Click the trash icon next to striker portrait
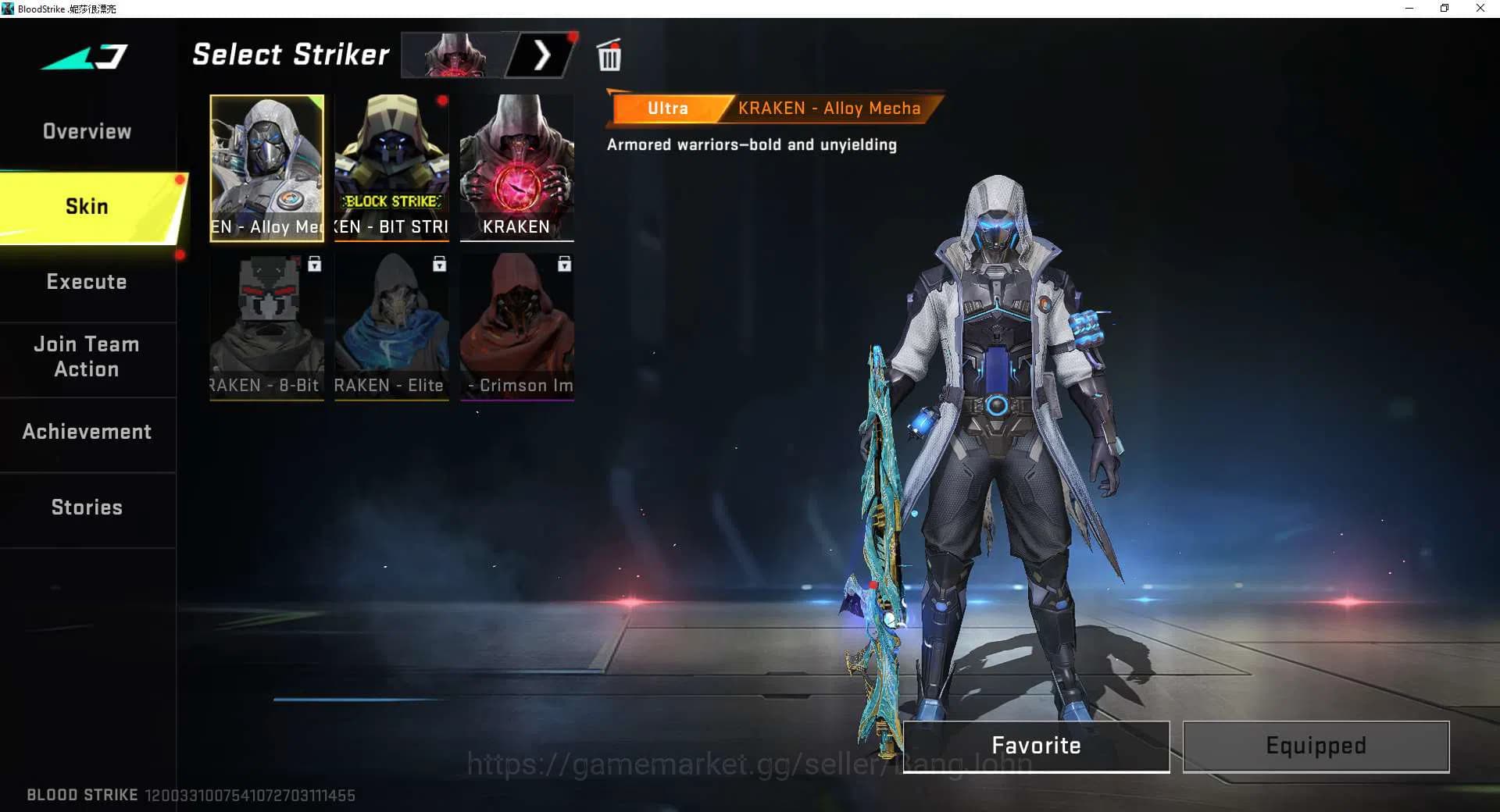The image size is (1500, 812). (609, 55)
